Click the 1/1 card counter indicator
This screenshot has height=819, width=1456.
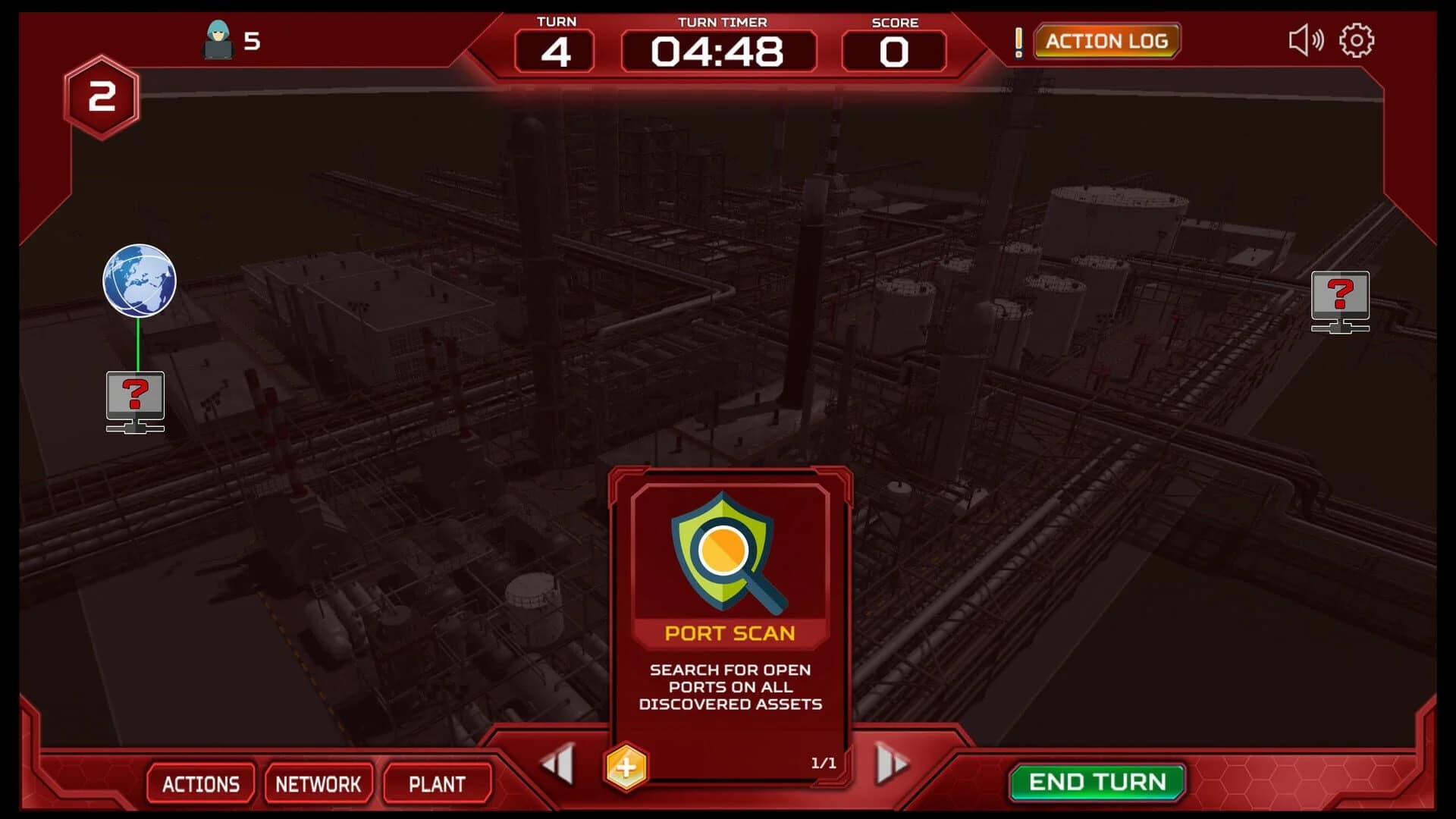pyautogui.click(x=824, y=764)
